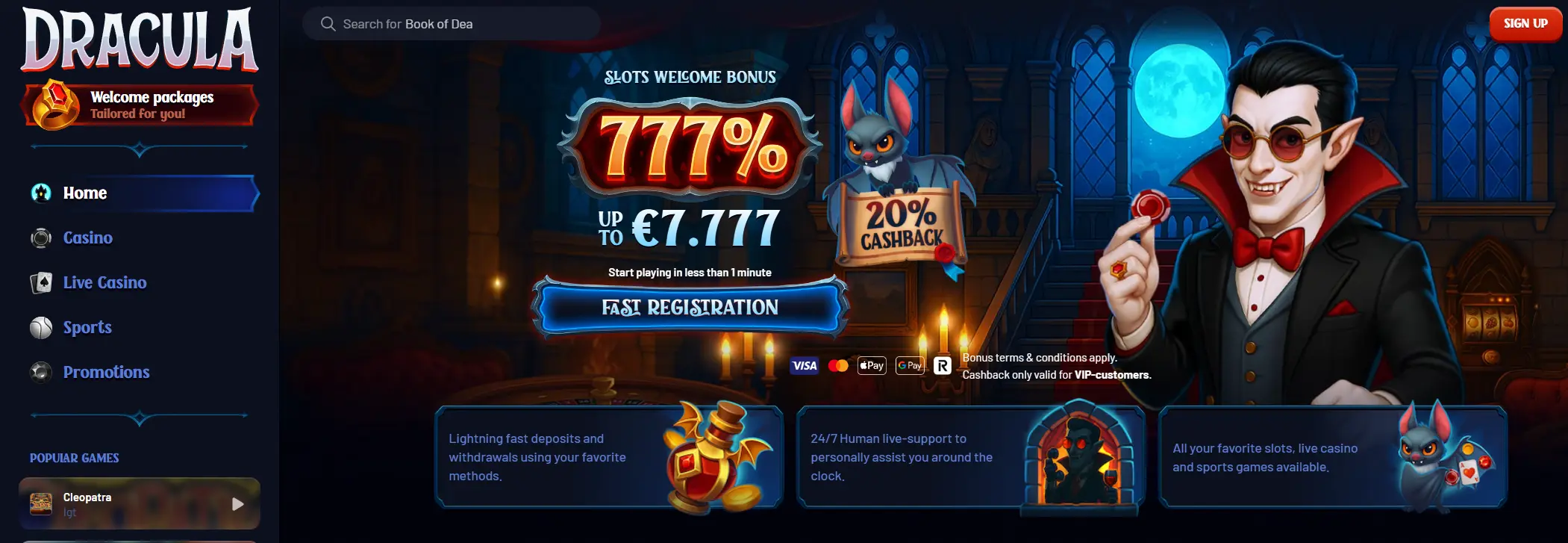The width and height of the screenshot is (1568, 543).
Task: Click the search magnifier icon
Action: (x=327, y=23)
